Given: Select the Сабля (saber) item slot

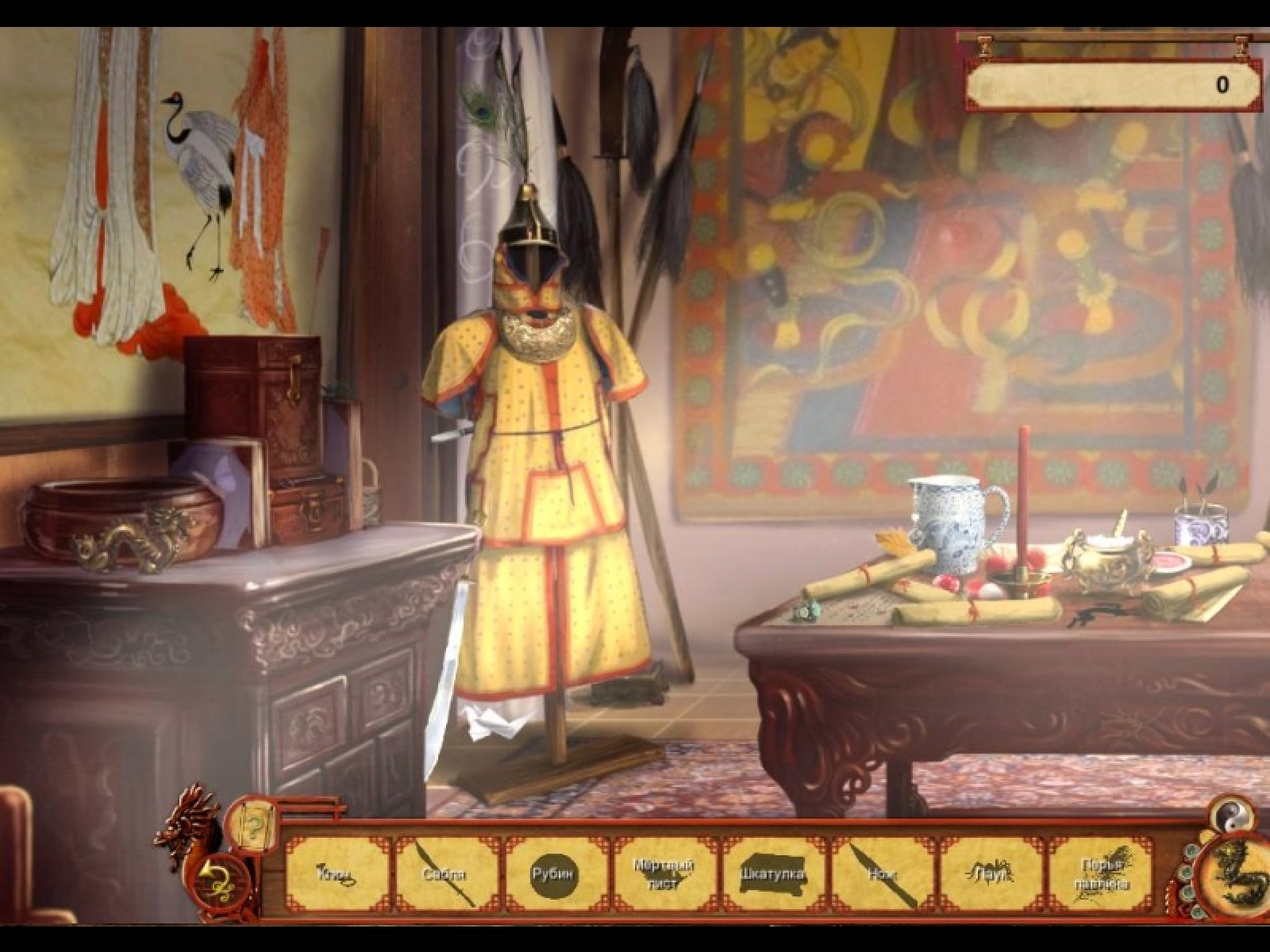Looking at the screenshot, I should [x=446, y=874].
